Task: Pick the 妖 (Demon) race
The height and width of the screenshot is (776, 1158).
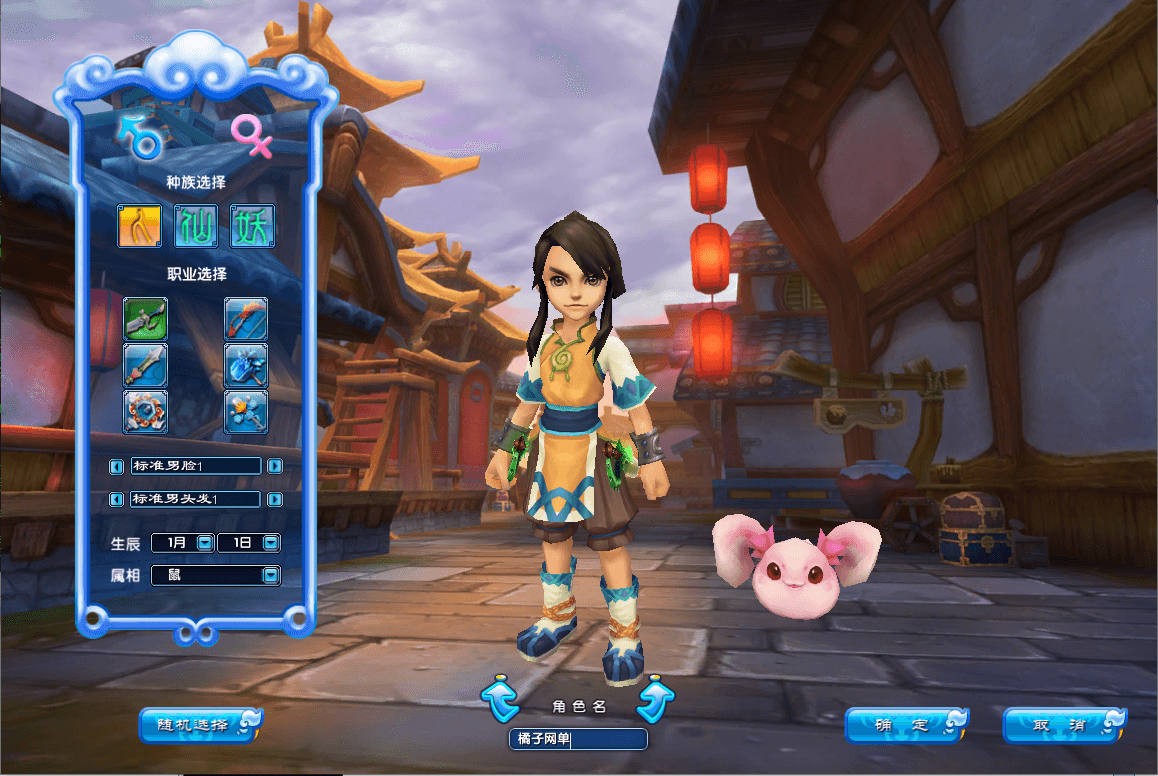Action: pos(252,226)
